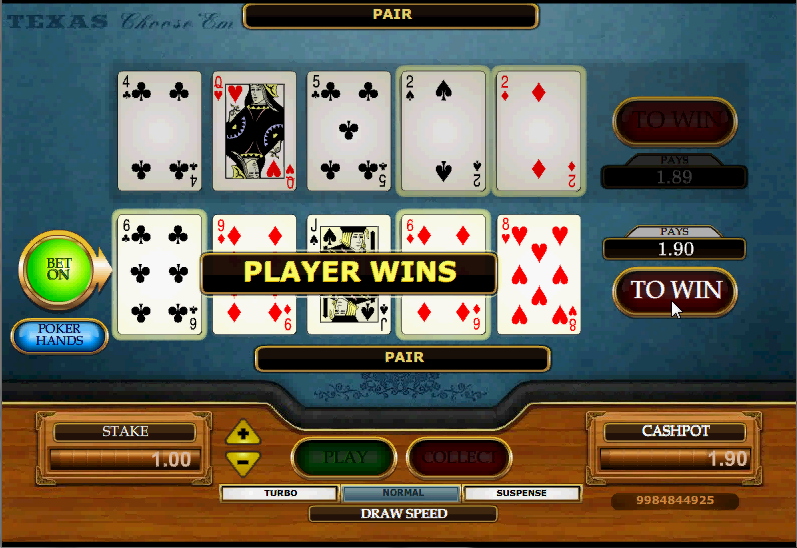Image resolution: width=797 pixels, height=548 pixels.
Task: Set draw speed to Normal
Action: (x=402, y=493)
